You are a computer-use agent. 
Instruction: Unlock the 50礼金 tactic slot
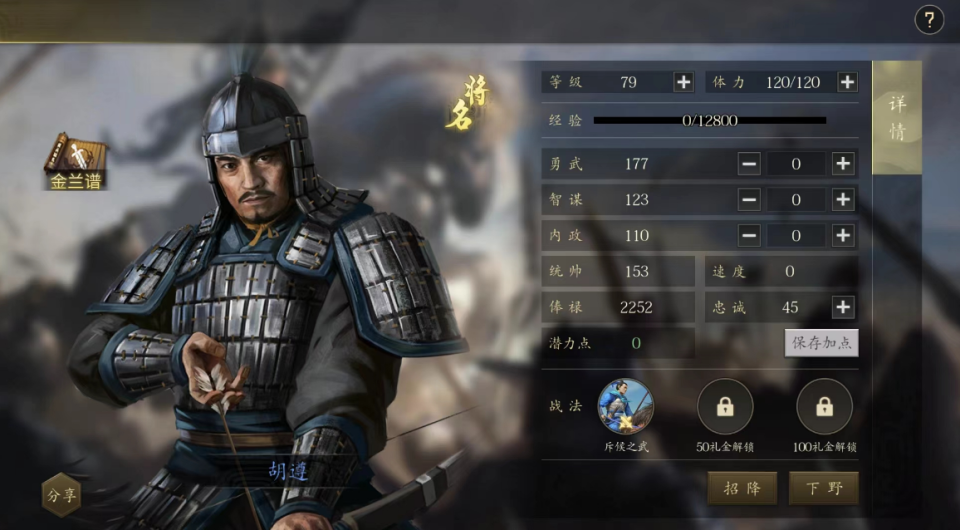click(725, 407)
